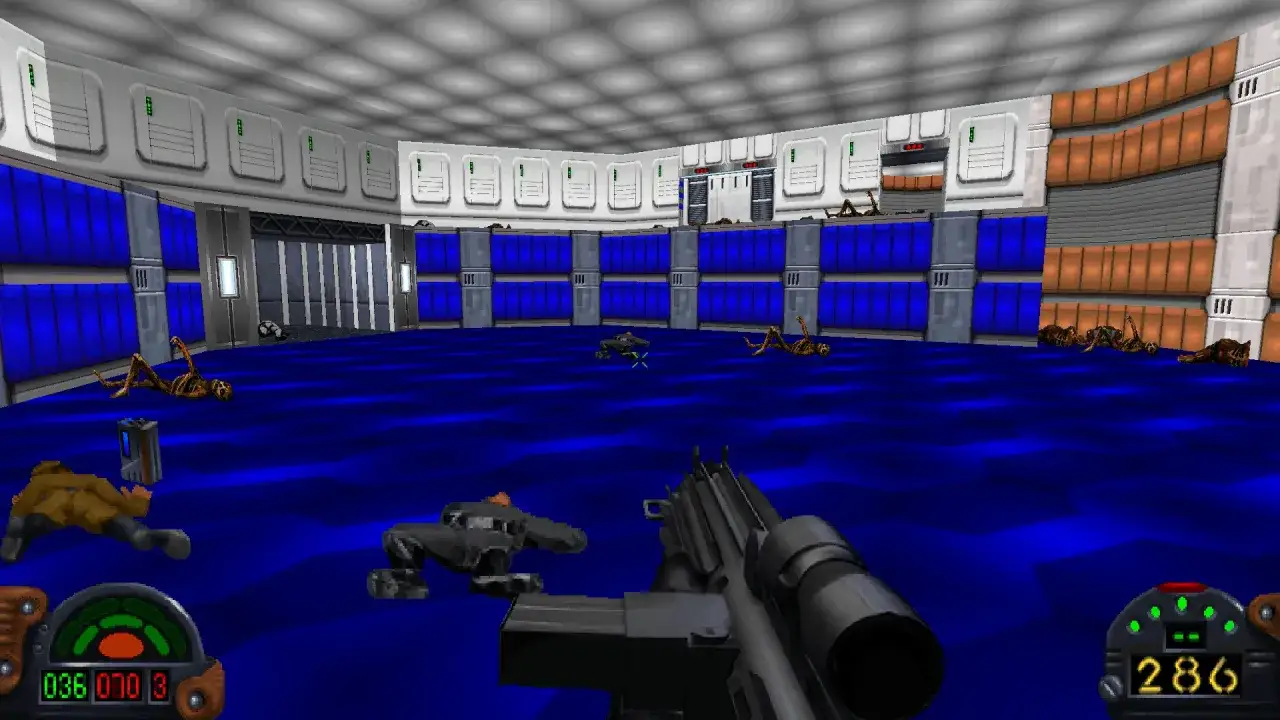Click the red lives counter showing 3

(159, 685)
